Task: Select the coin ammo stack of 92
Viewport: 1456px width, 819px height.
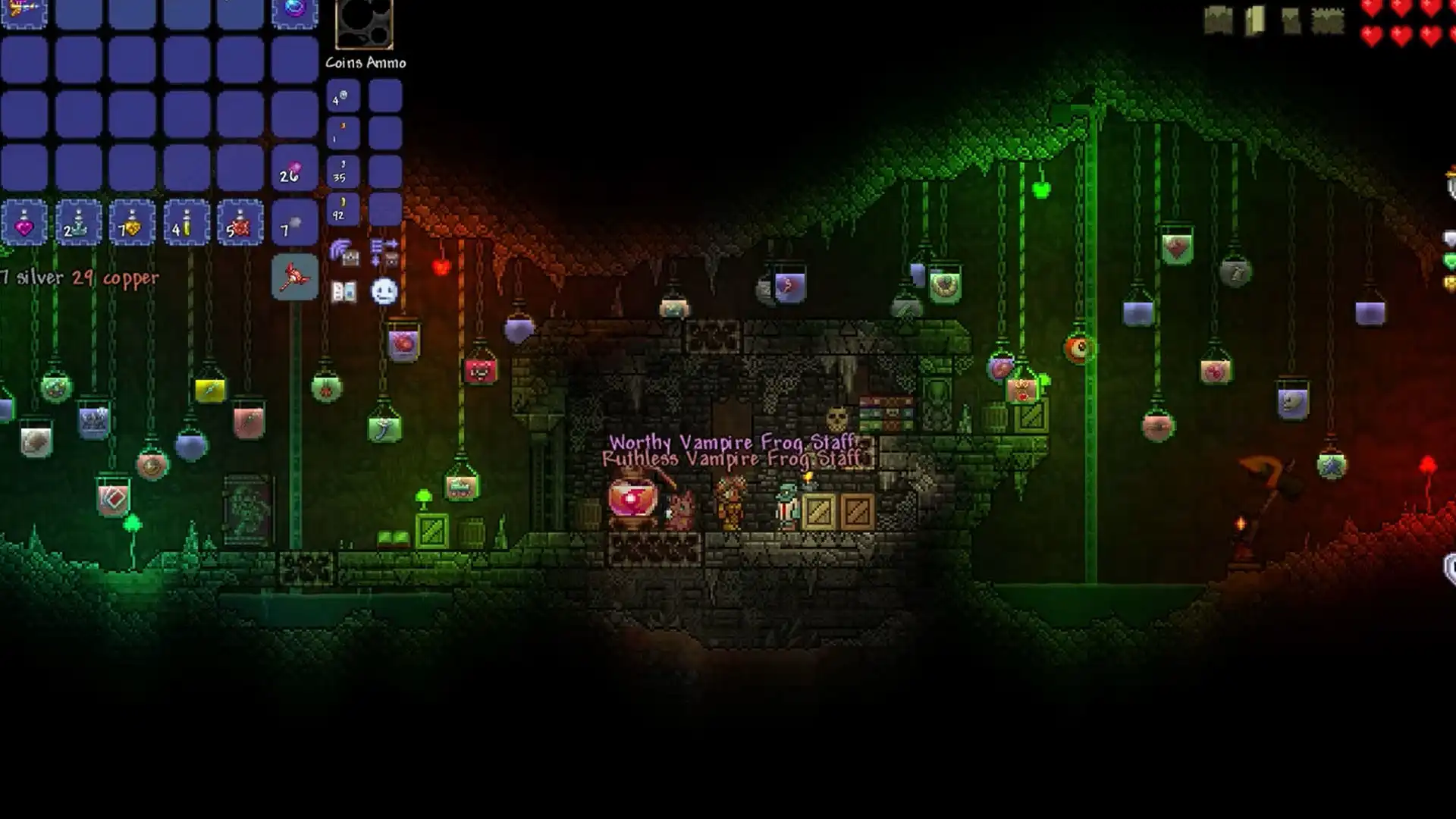Action: tap(343, 210)
